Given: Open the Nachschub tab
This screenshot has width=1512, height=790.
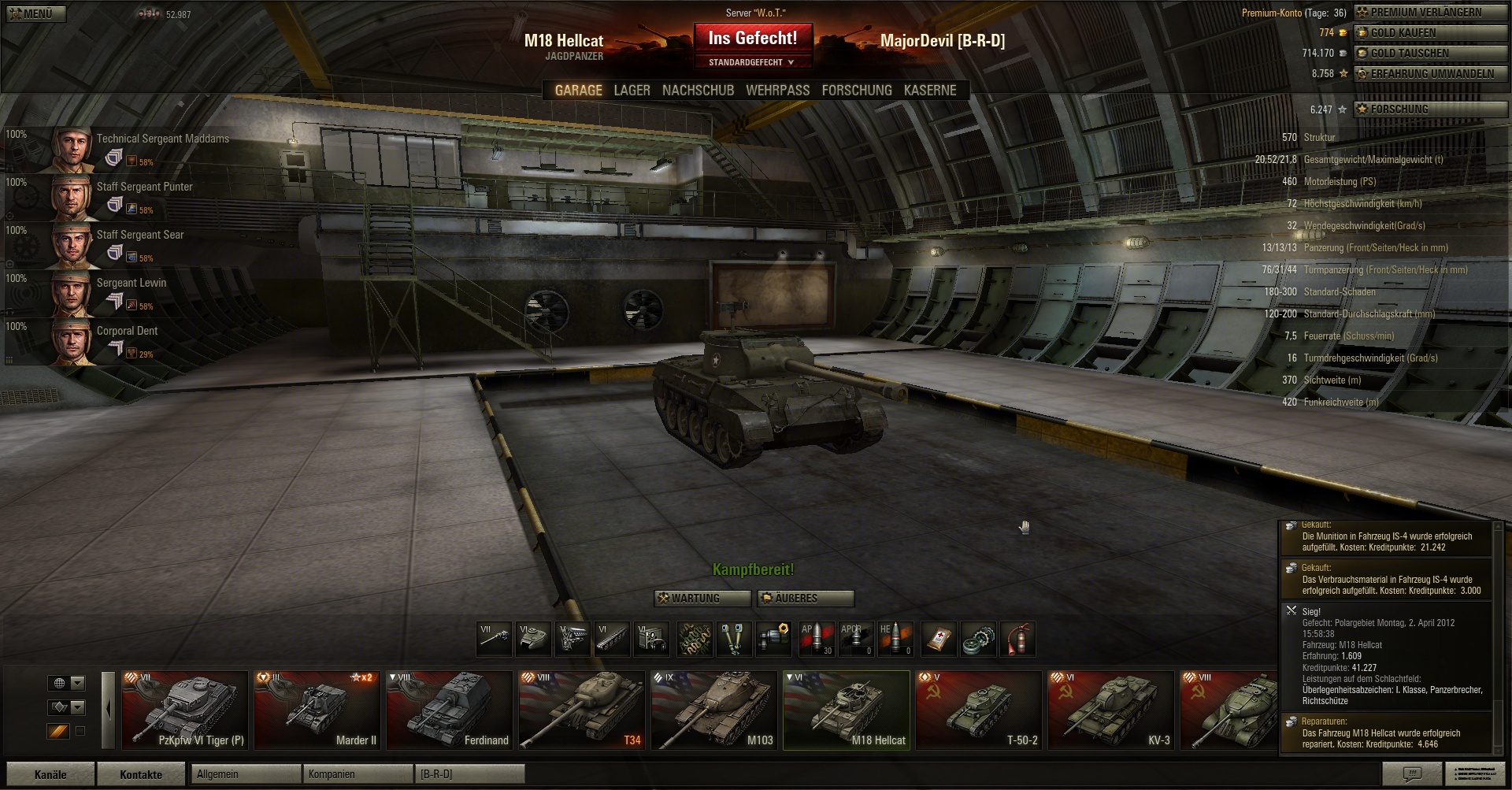Looking at the screenshot, I should [698, 91].
